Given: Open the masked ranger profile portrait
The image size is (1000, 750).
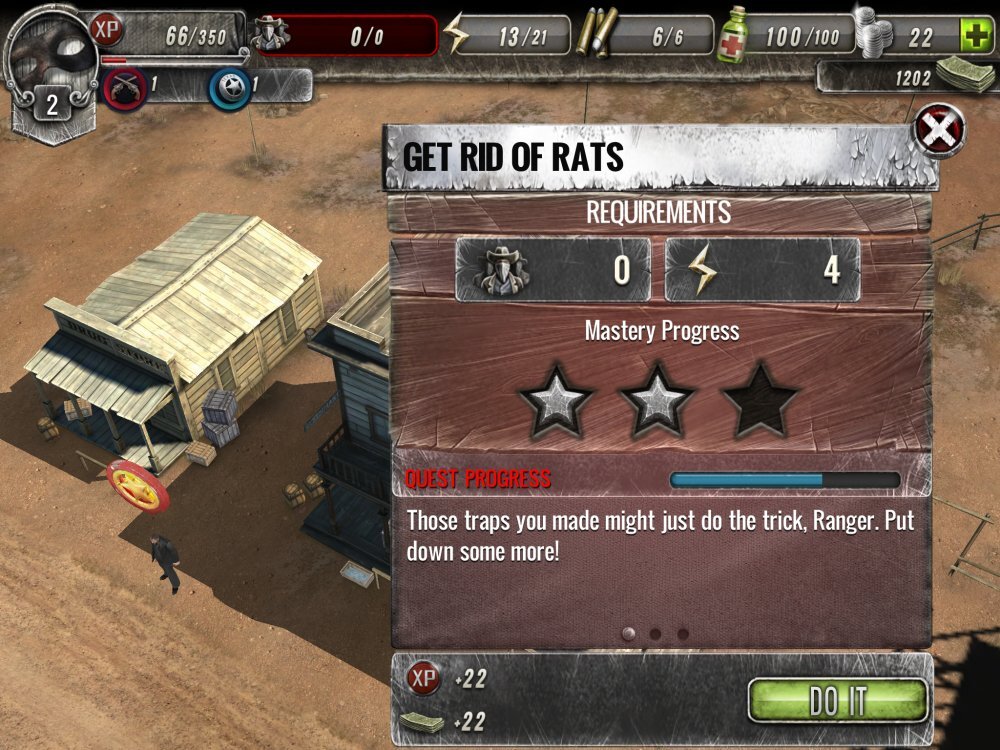Looking at the screenshot, I should (x=47, y=50).
